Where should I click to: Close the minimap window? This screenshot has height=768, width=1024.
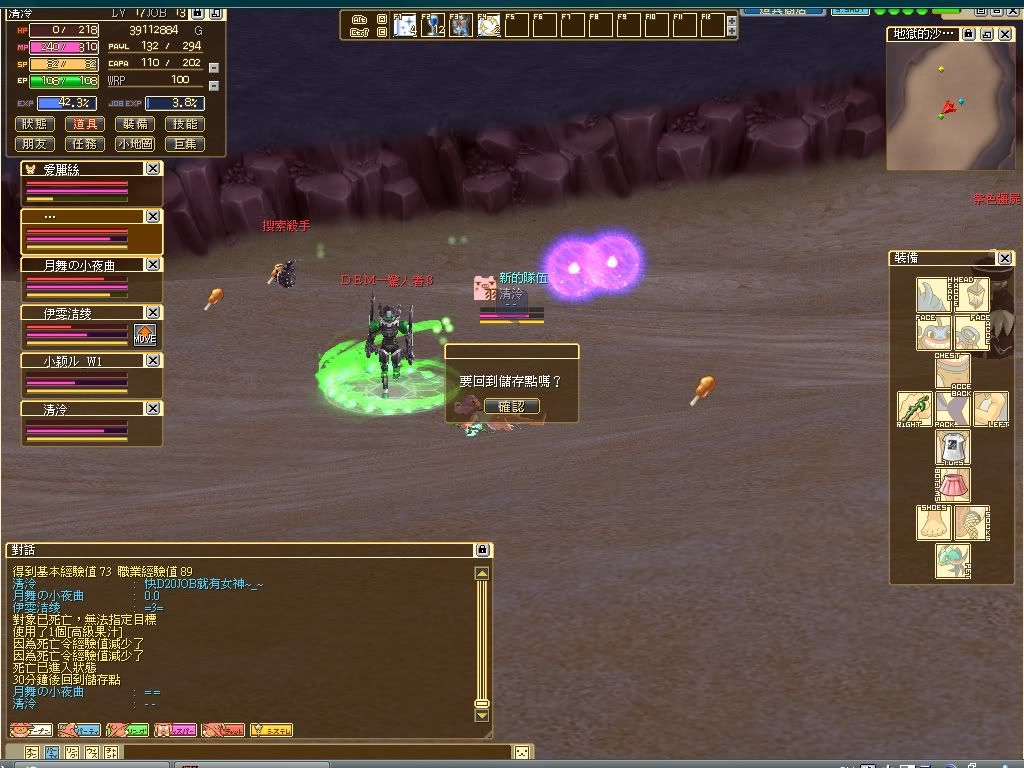click(x=1004, y=34)
